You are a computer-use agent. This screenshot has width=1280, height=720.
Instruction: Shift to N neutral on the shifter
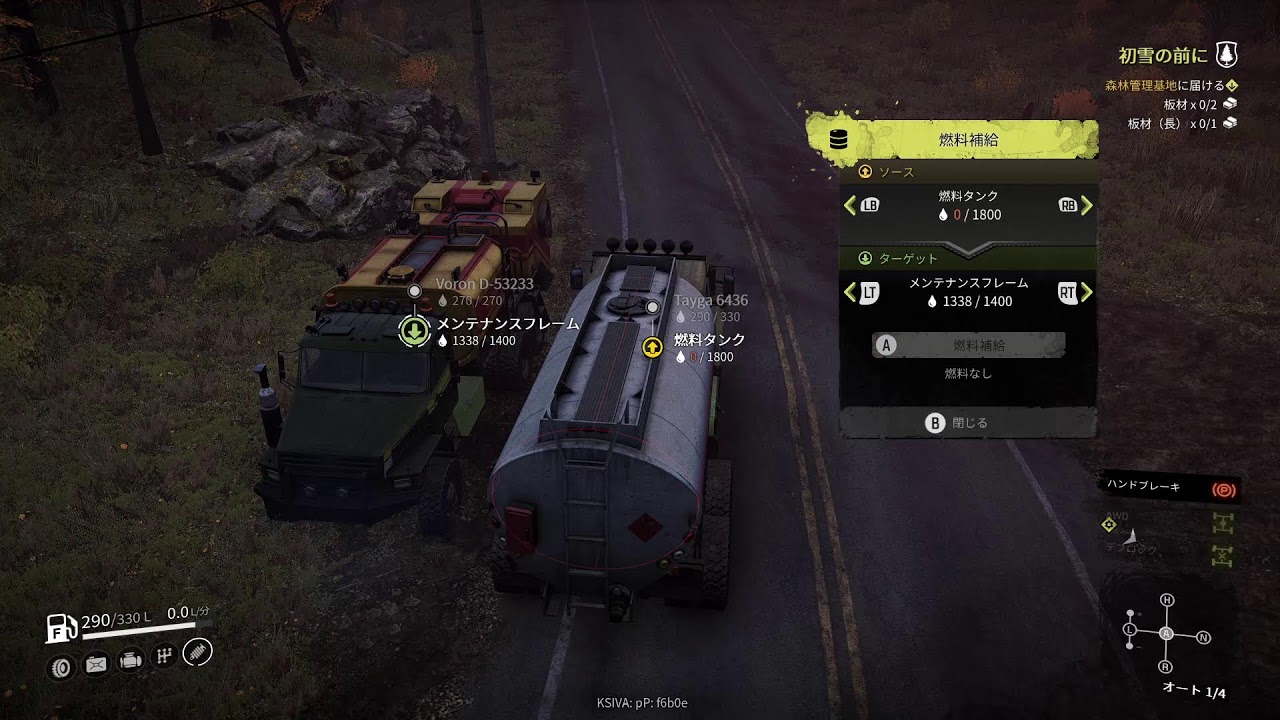(x=1203, y=637)
